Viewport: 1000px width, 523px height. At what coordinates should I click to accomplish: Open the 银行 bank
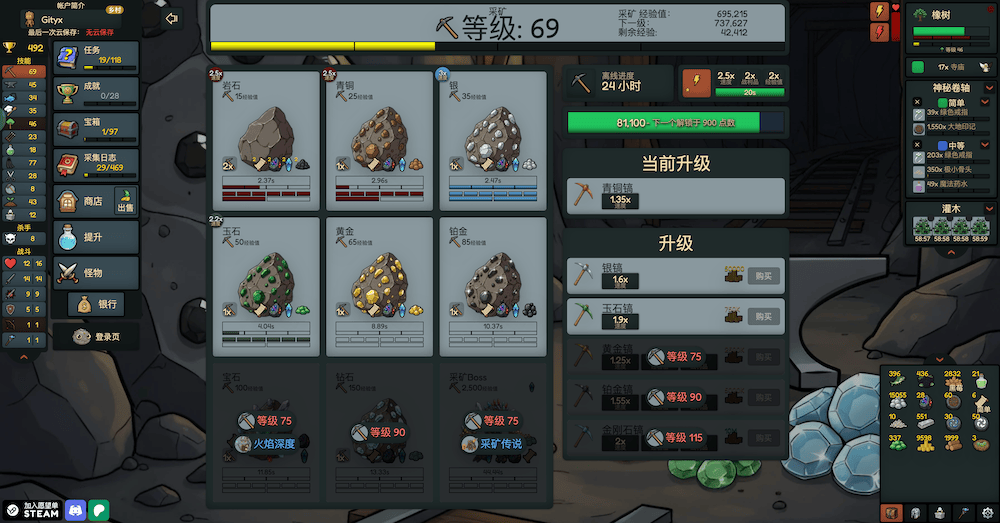(x=95, y=304)
